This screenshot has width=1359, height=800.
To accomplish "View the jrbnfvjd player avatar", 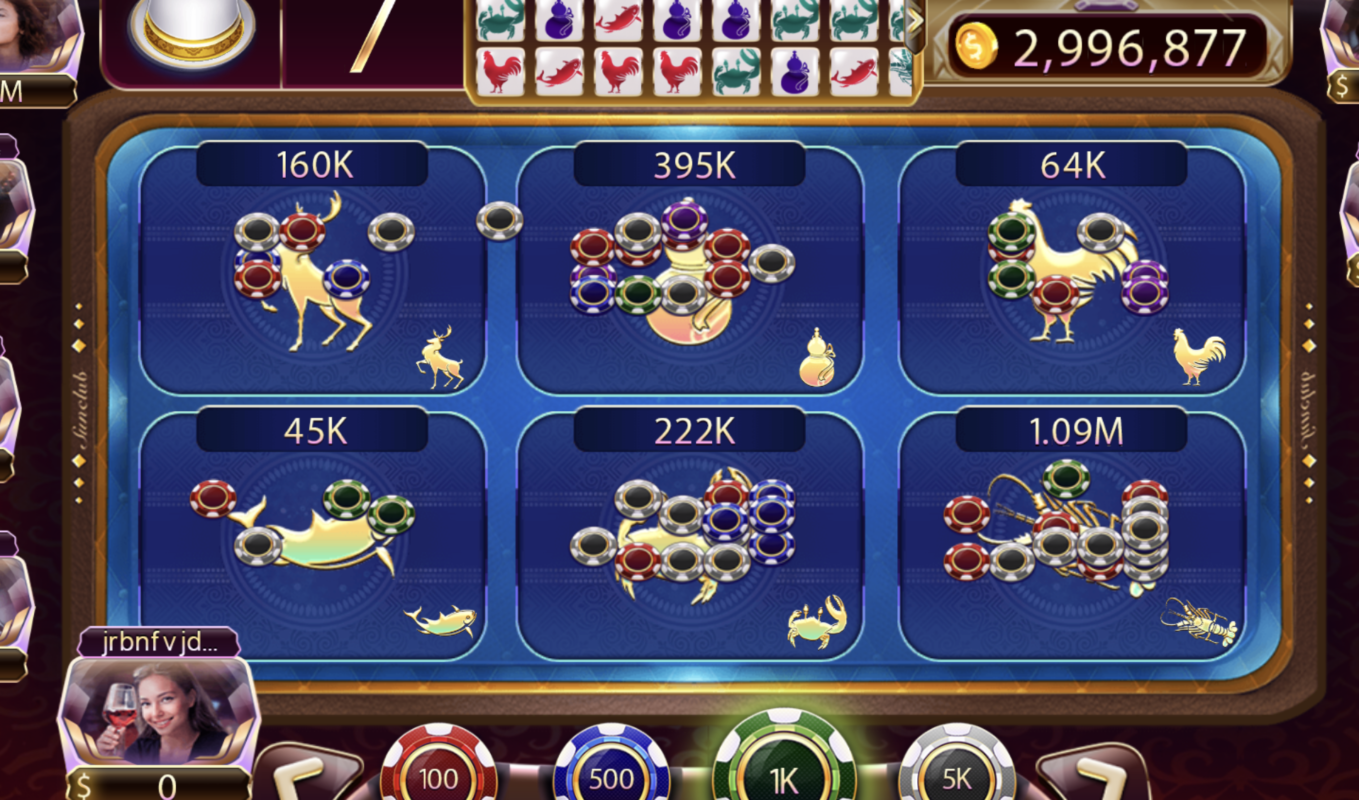I will [x=160, y=712].
